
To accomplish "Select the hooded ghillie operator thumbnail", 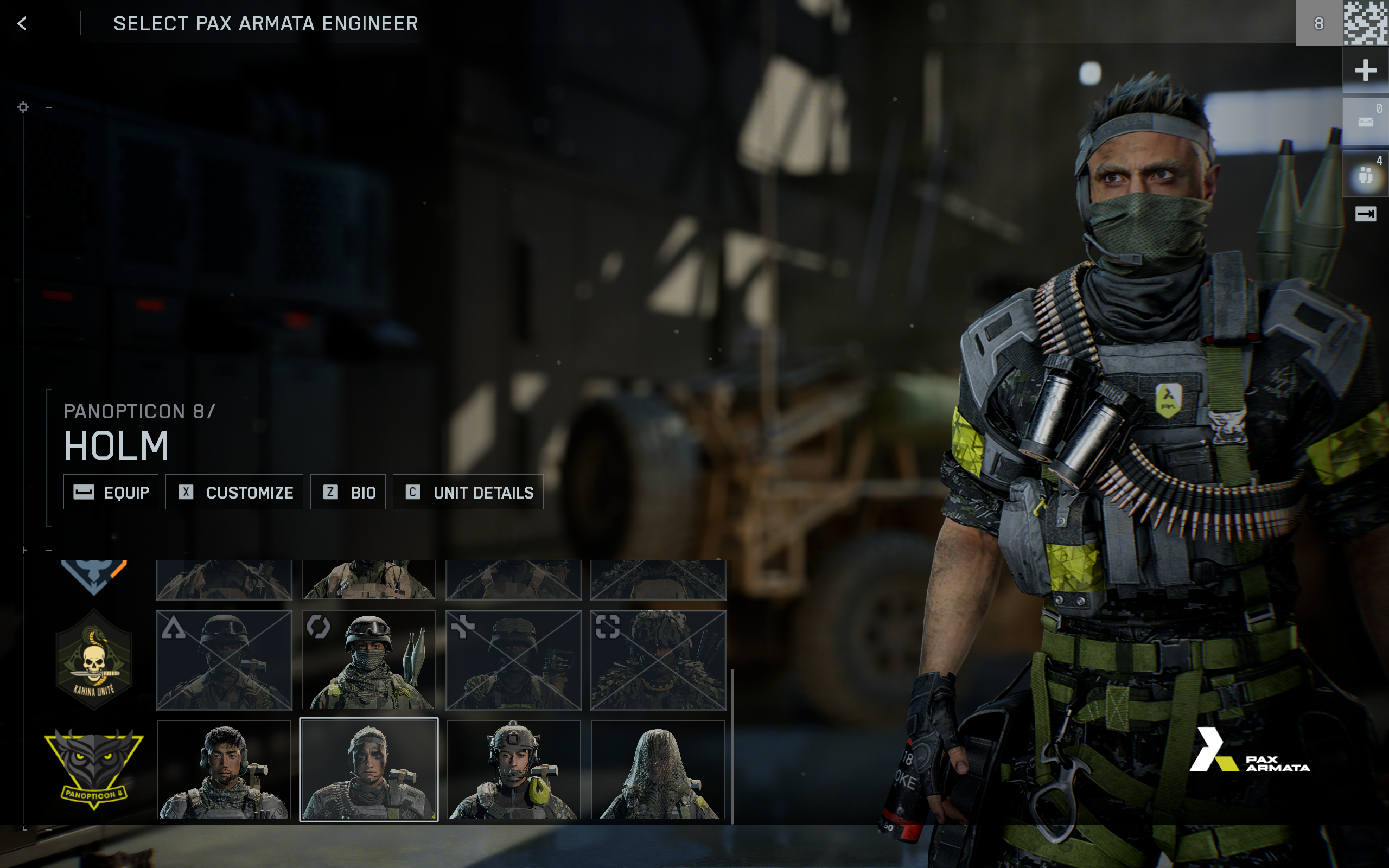I will (658, 769).
